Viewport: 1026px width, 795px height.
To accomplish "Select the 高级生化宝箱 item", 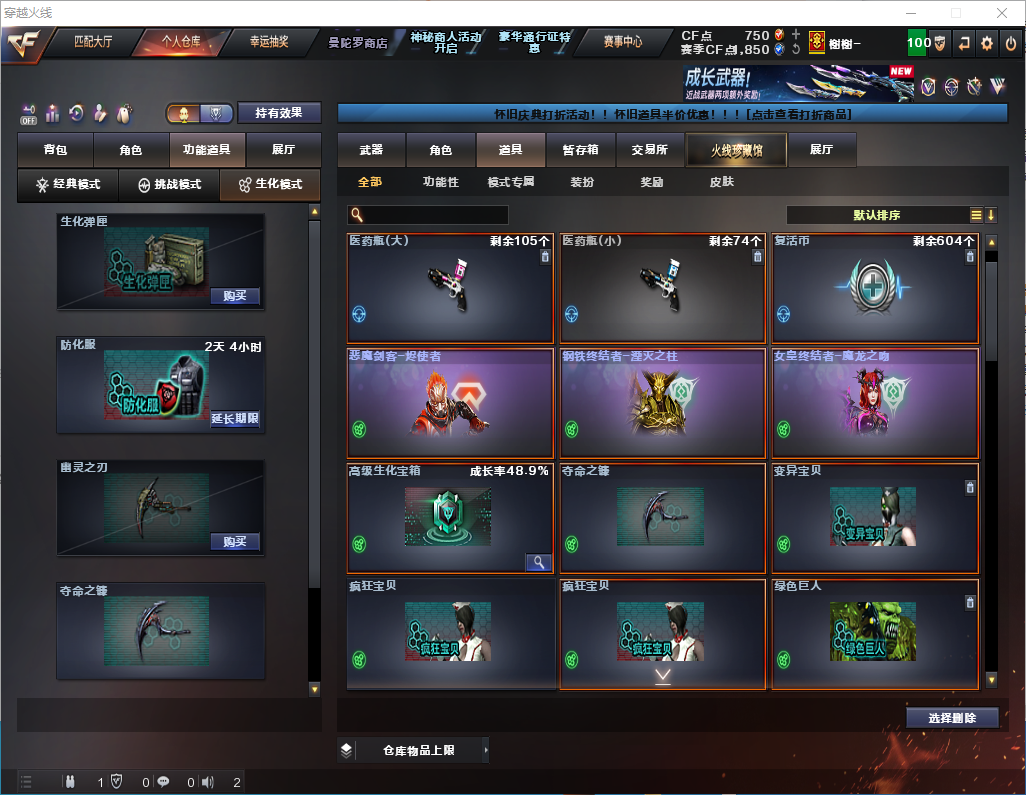I will coord(449,518).
